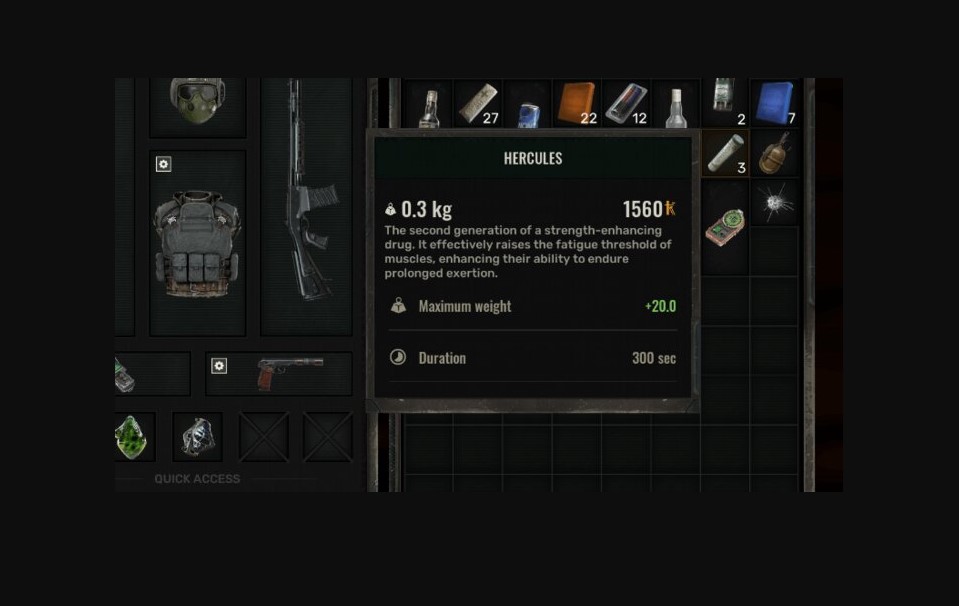Select the equipped body armor vest
This screenshot has width=959, height=606.
pos(197,243)
